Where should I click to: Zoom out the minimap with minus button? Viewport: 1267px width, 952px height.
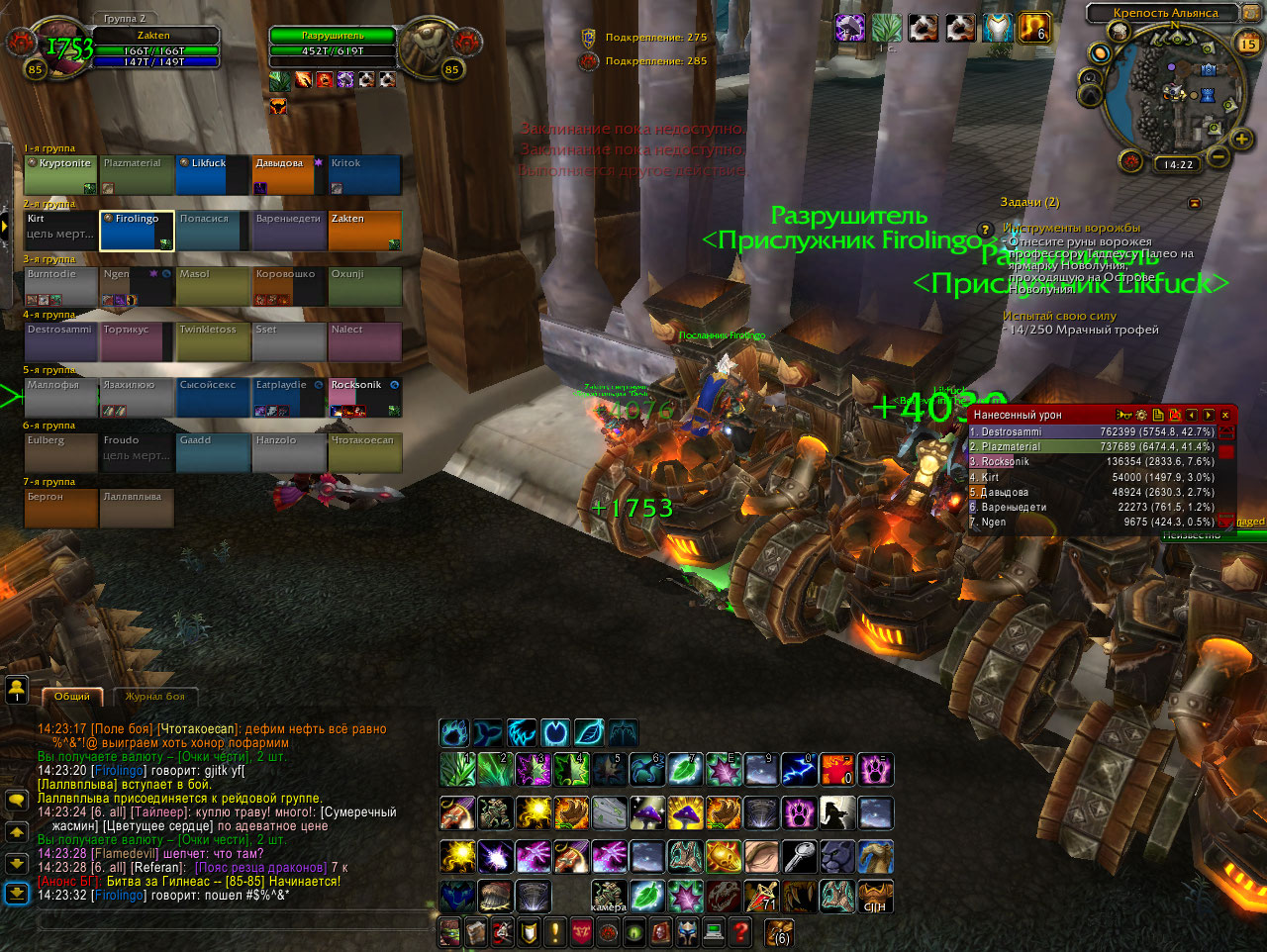[1218, 156]
